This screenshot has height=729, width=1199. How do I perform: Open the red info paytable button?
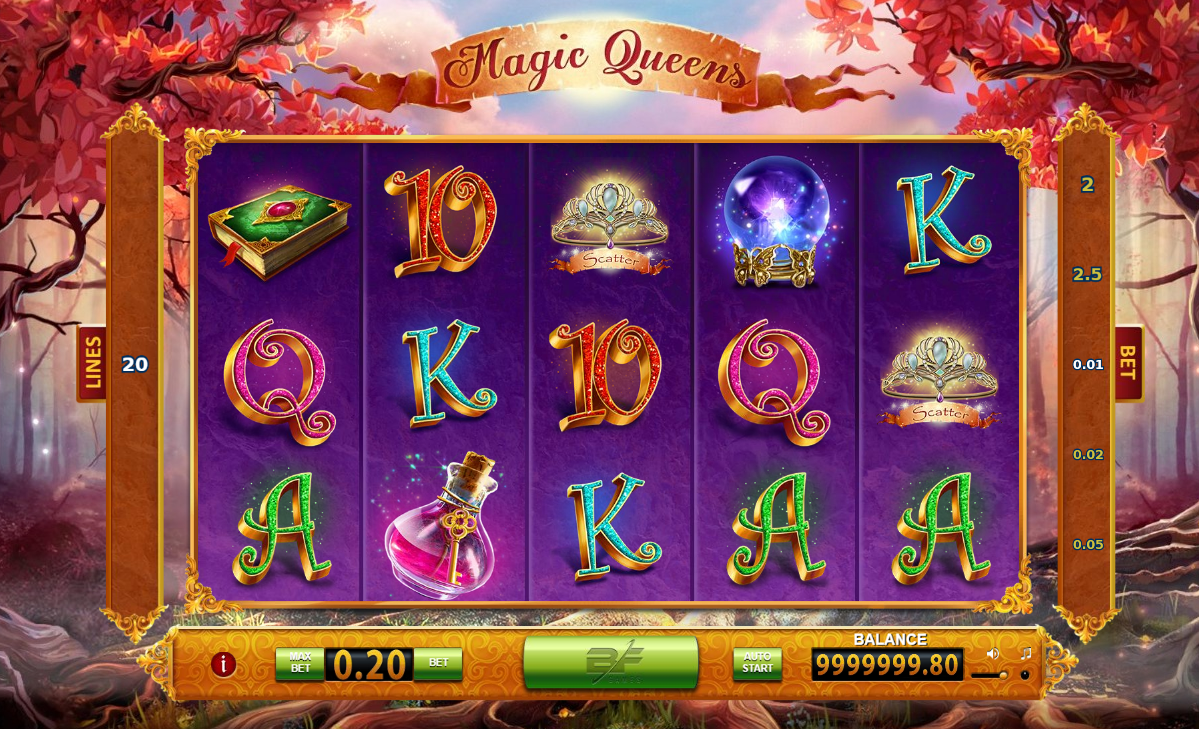(x=223, y=664)
